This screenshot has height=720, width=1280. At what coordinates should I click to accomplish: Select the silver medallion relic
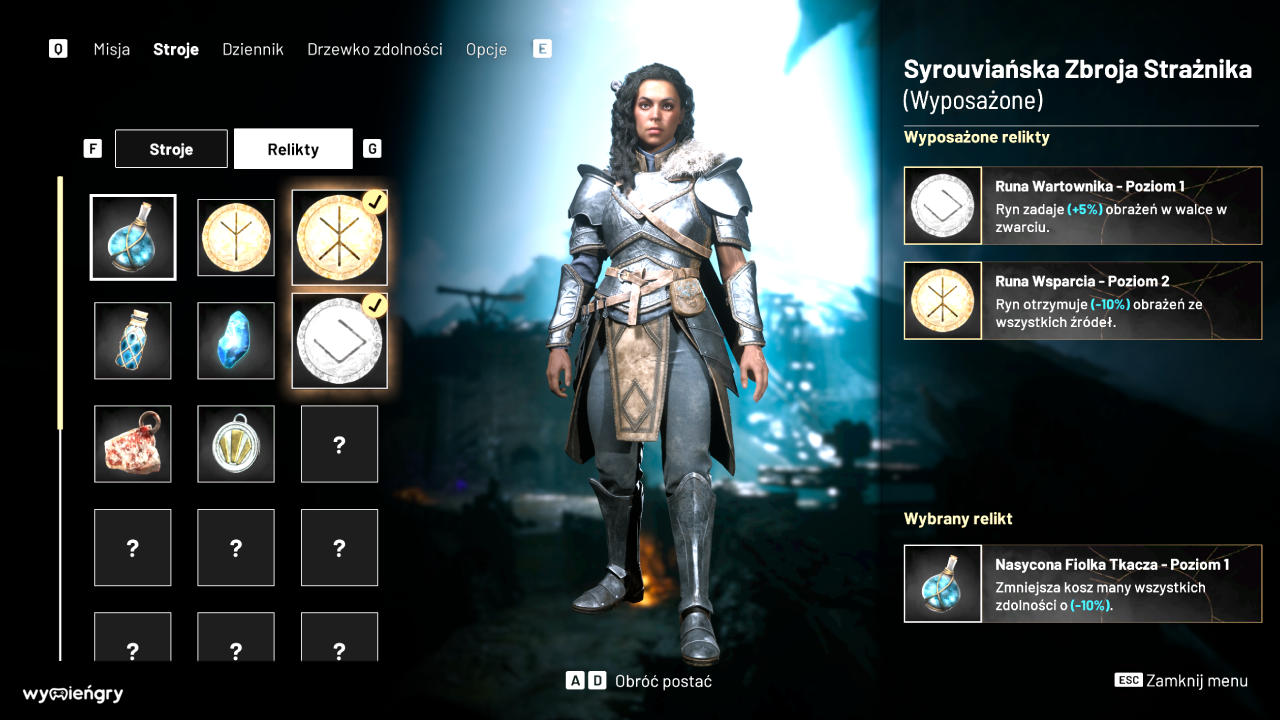[x=236, y=444]
